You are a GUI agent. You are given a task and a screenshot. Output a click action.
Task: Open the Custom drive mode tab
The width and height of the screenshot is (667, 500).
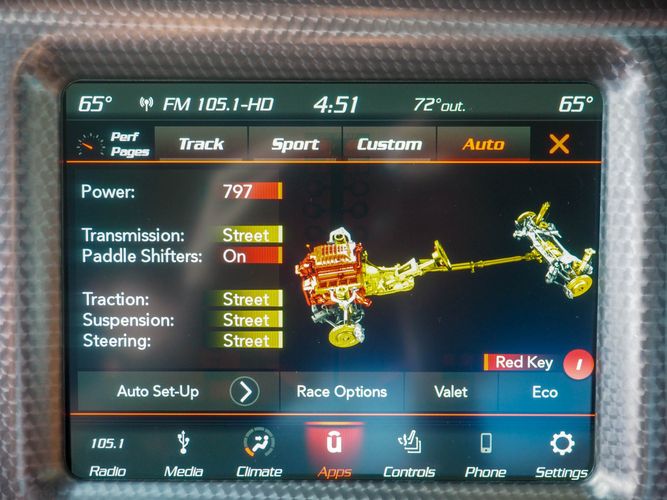389,144
